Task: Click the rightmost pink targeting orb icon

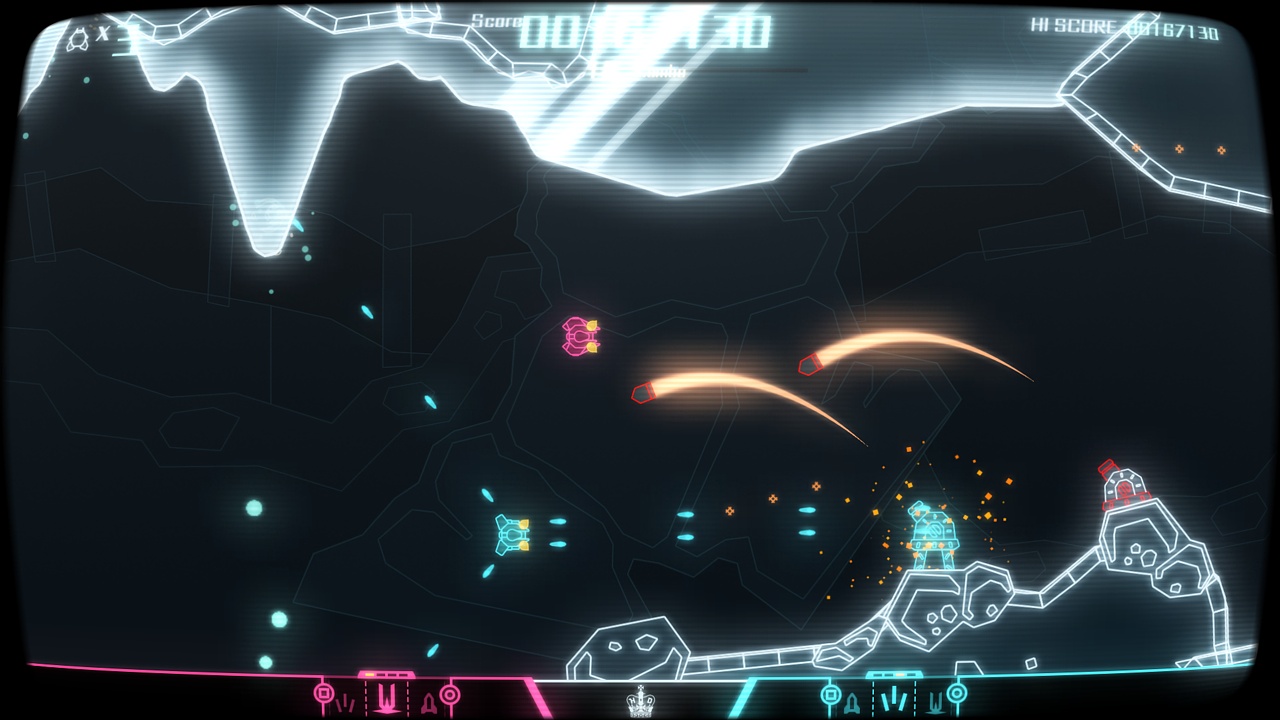Action: point(450,693)
